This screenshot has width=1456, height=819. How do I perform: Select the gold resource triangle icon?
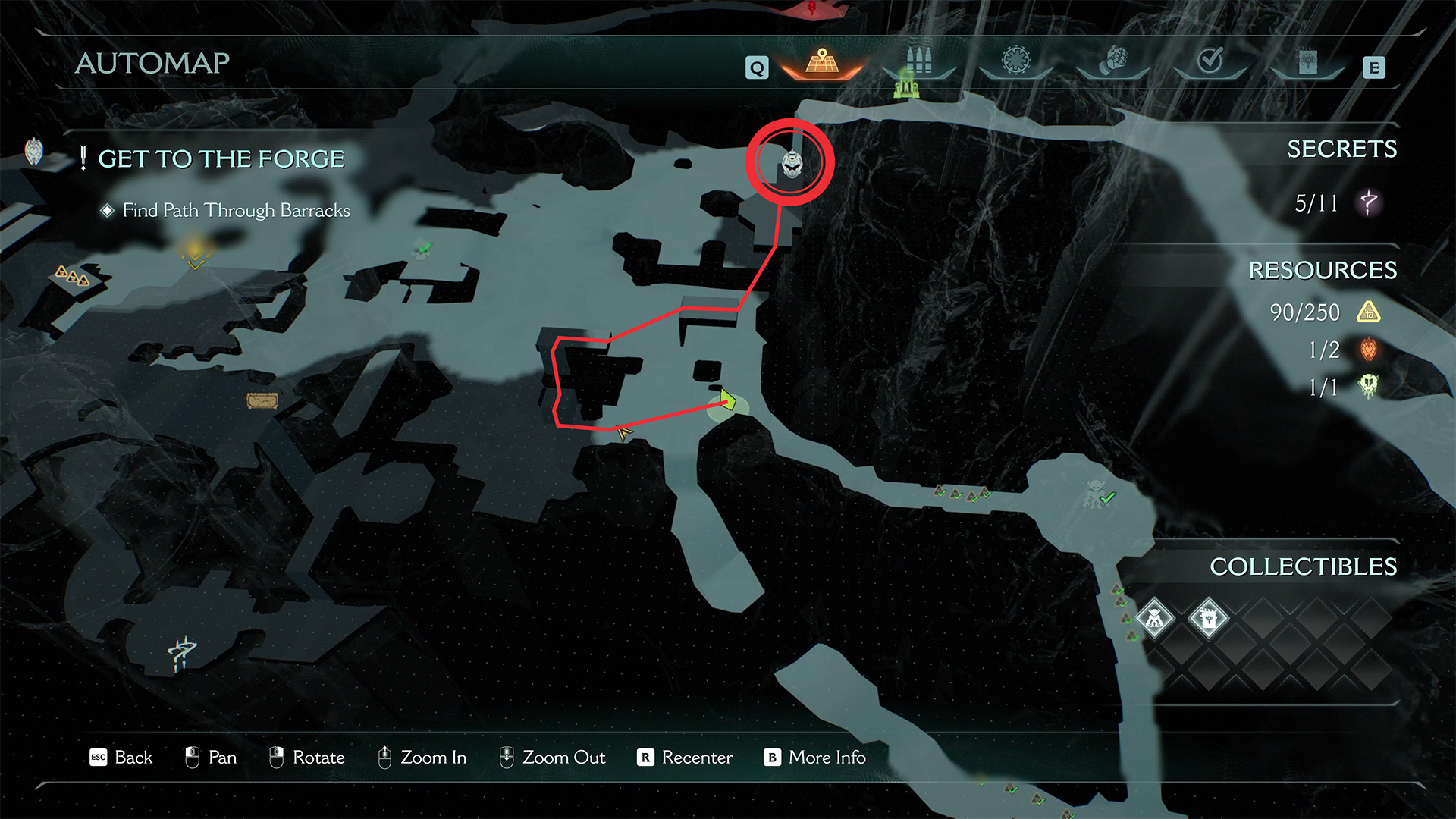click(1369, 312)
